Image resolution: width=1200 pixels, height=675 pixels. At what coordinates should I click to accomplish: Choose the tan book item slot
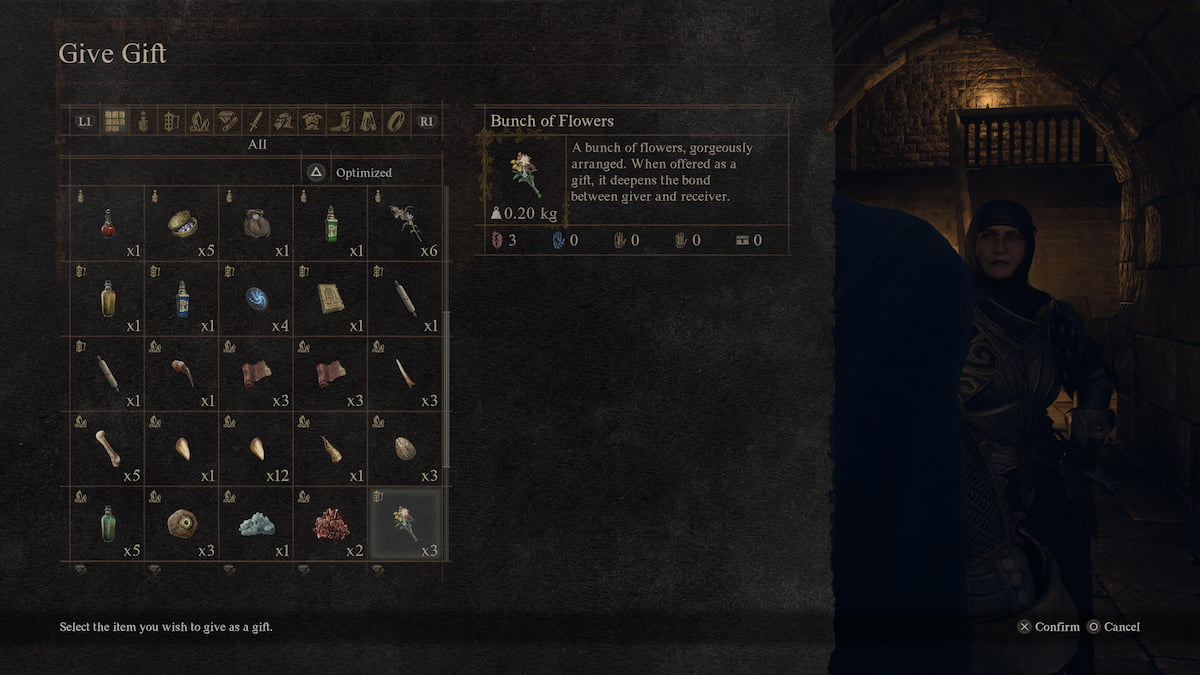pyautogui.click(x=331, y=298)
